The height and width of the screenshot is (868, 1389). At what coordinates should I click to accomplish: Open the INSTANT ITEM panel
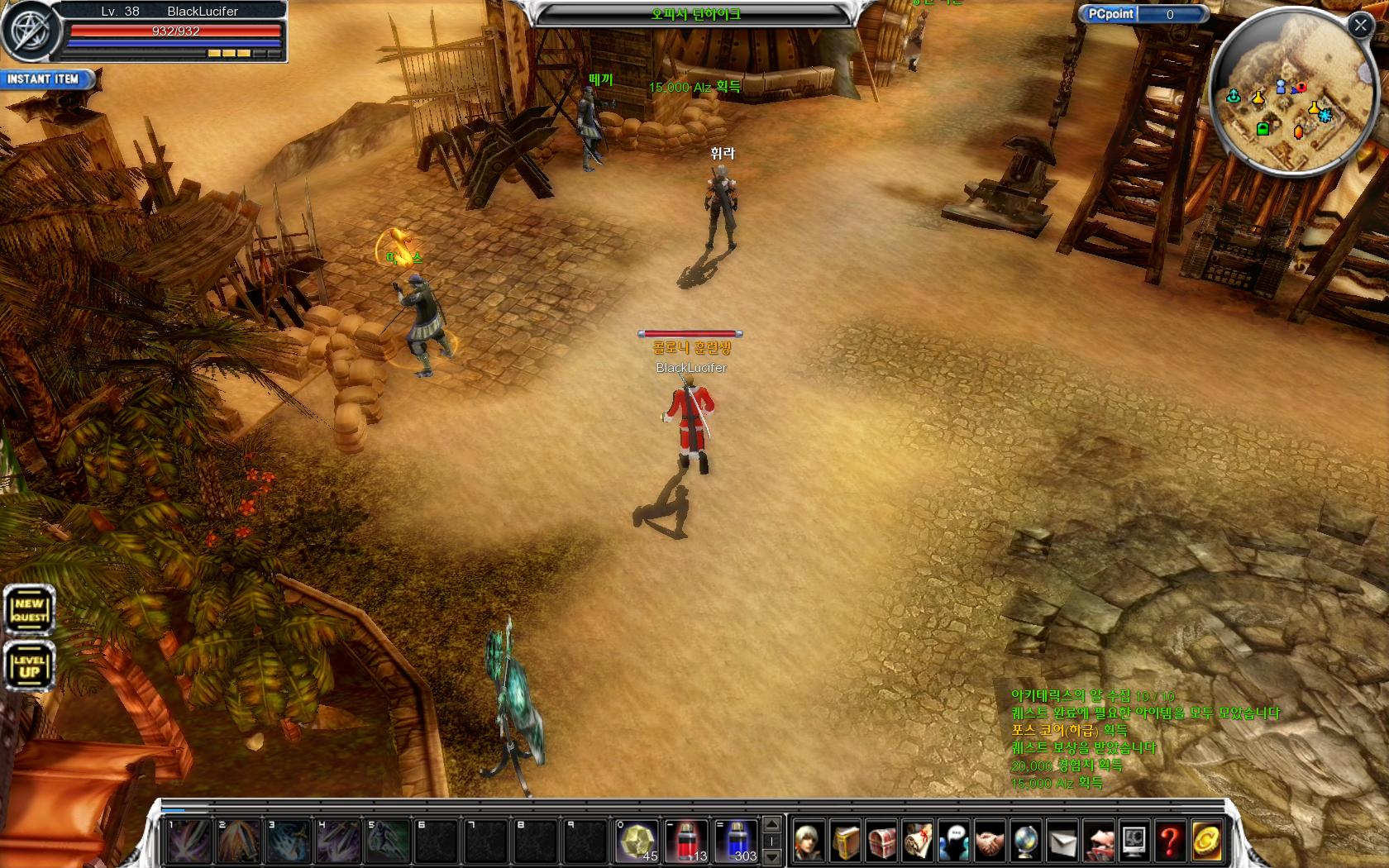click(45, 79)
